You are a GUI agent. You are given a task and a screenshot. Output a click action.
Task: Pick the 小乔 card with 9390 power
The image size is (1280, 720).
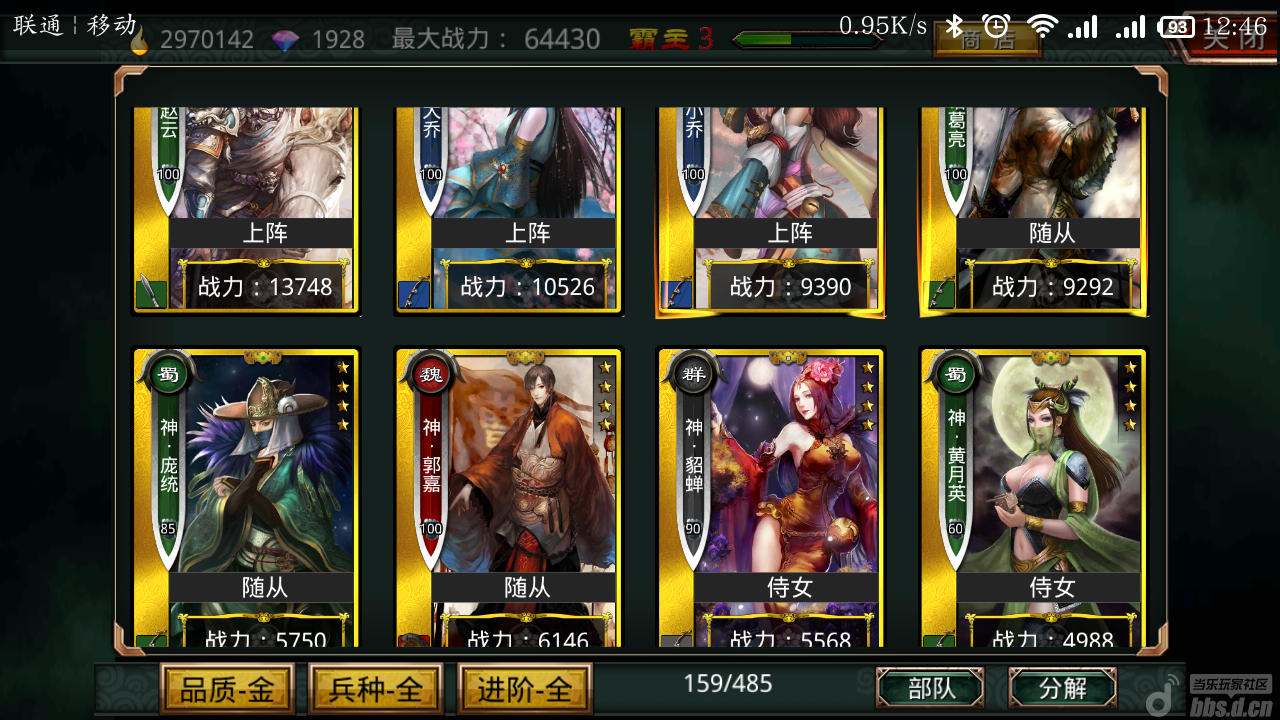(x=771, y=210)
